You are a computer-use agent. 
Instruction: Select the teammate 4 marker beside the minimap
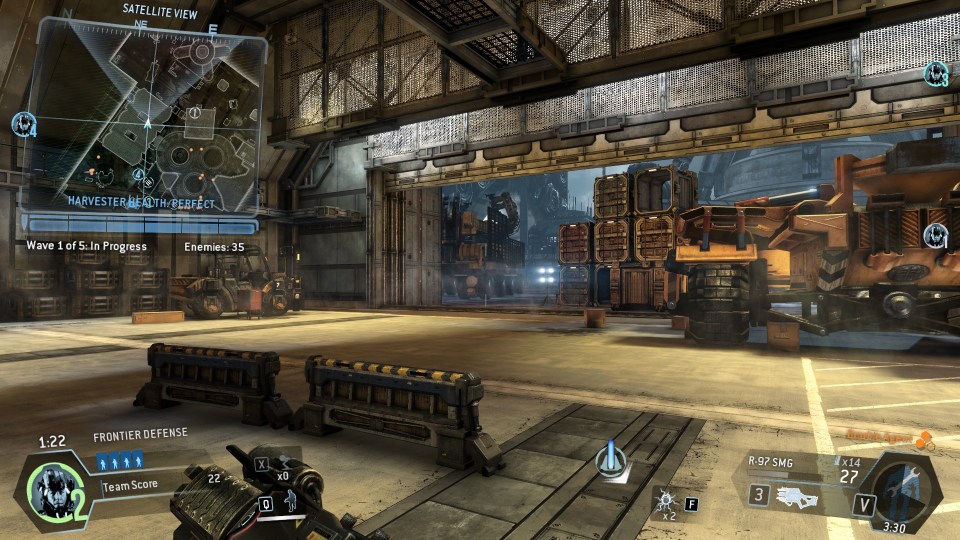coord(24,125)
